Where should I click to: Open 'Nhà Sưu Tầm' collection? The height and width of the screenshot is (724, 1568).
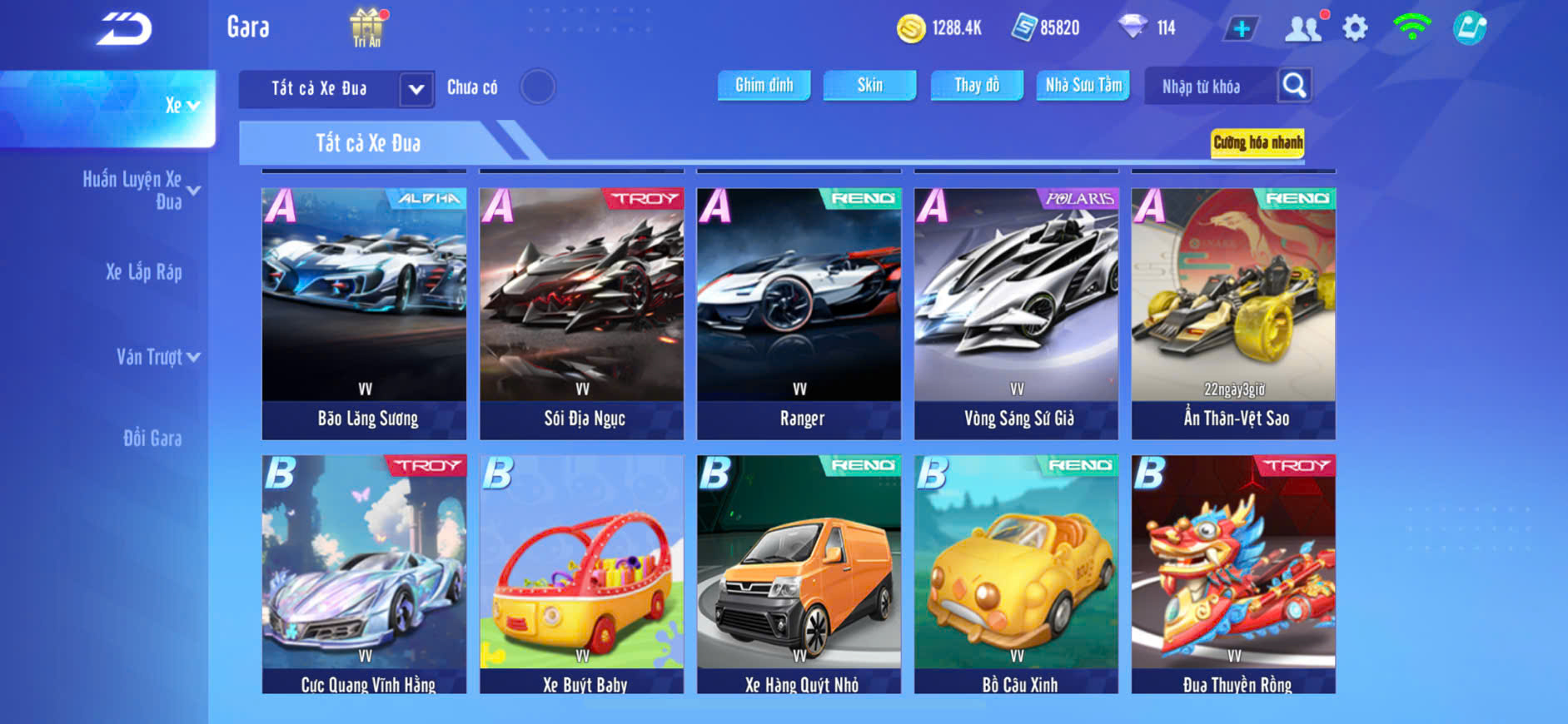1083,85
